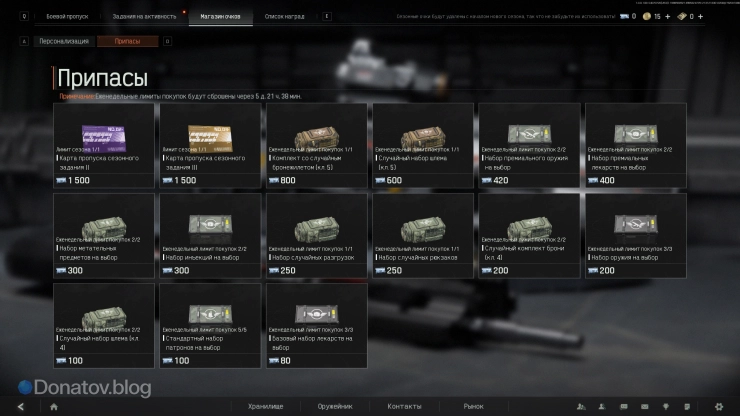Open the Рынок menu

click(x=473, y=406)
